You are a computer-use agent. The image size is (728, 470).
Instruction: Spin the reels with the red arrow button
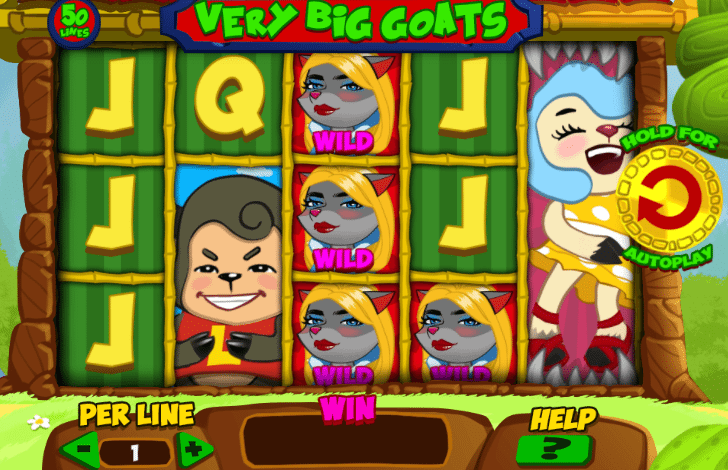pos(669,199)
